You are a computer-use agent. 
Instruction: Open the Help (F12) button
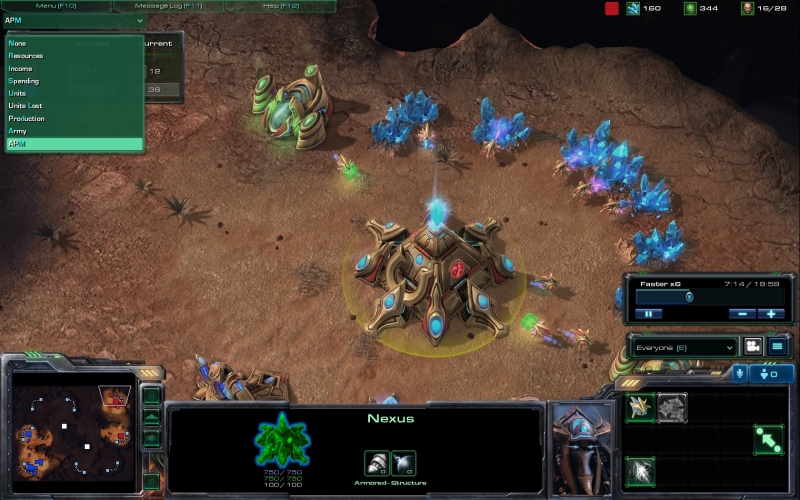(279, 6)
